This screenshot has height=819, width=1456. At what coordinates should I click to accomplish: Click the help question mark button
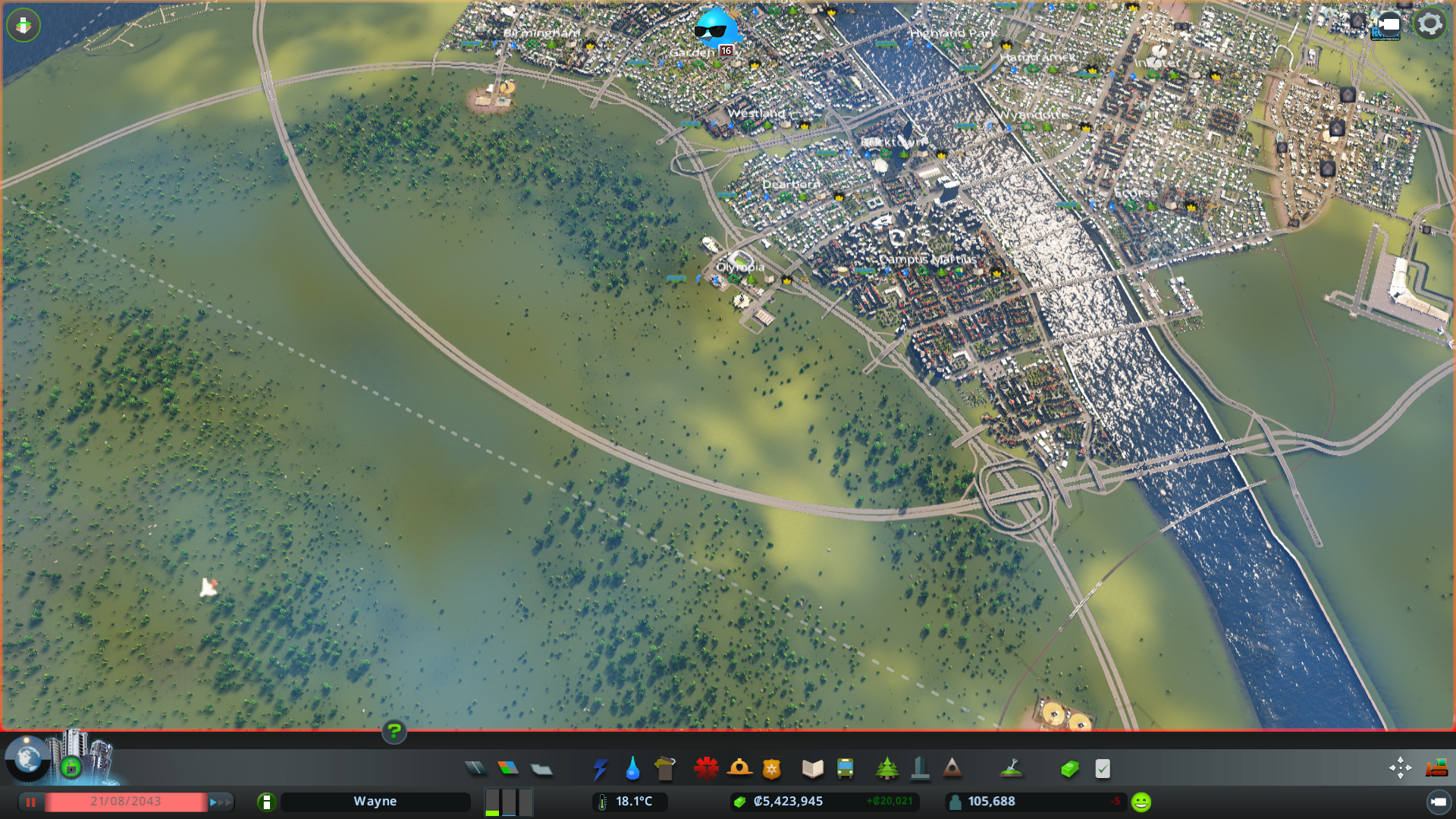click(394, 733)
